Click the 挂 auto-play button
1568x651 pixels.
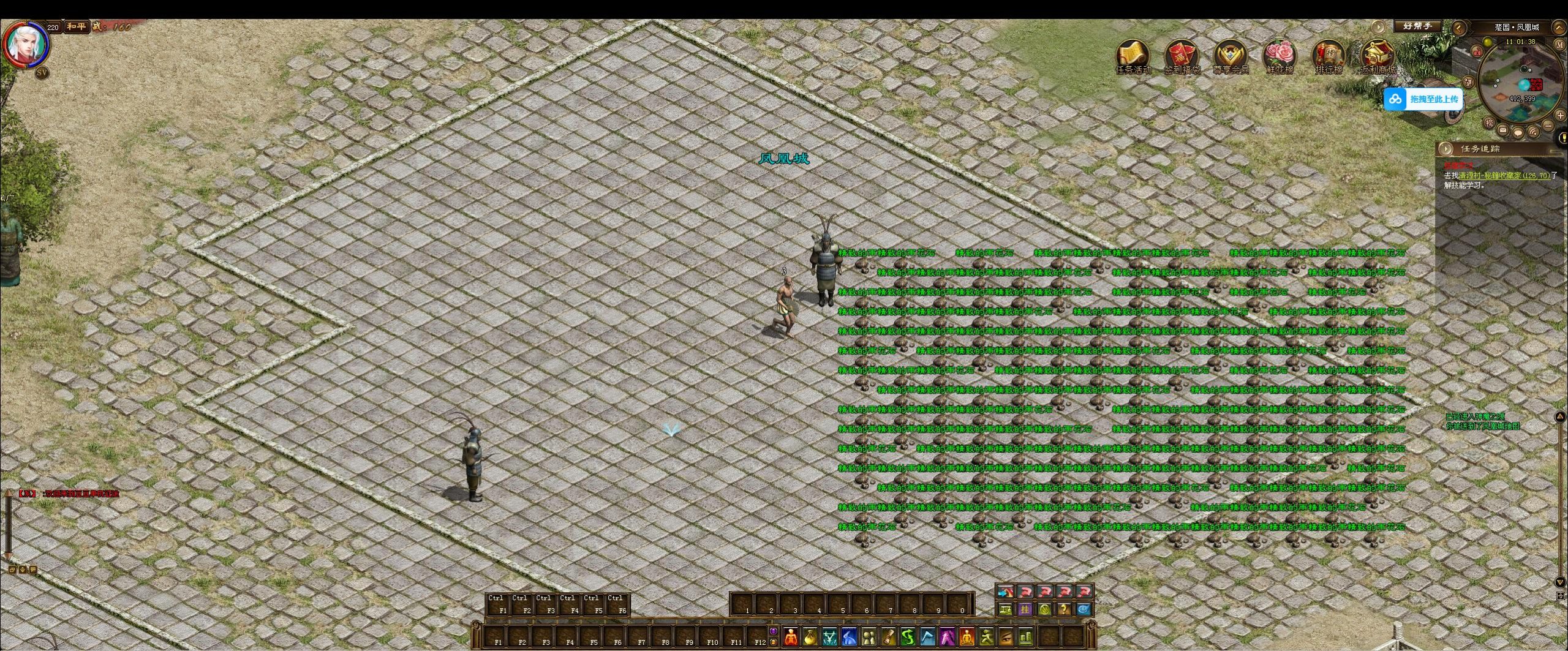[x=1025, y=609]
